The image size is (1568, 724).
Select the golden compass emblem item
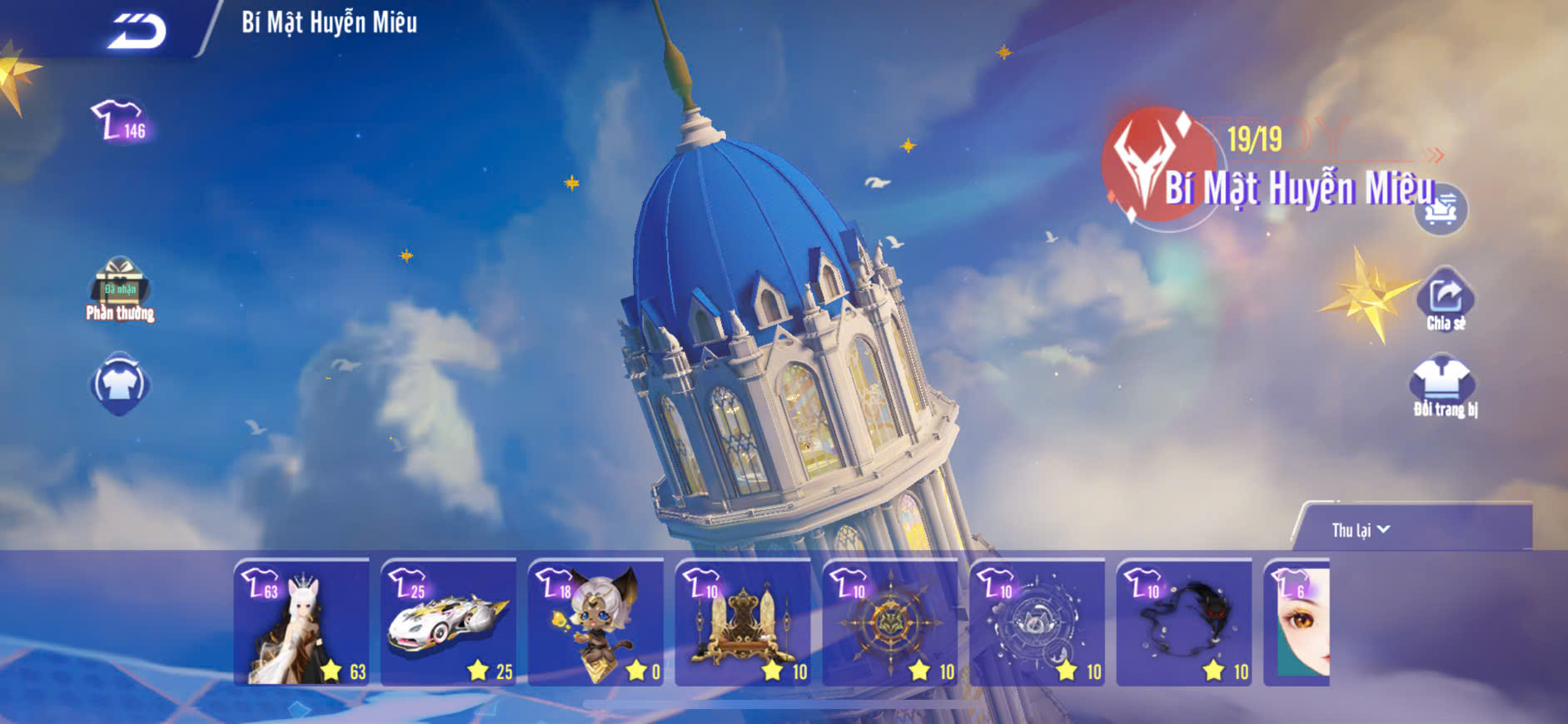click(890, 622)
